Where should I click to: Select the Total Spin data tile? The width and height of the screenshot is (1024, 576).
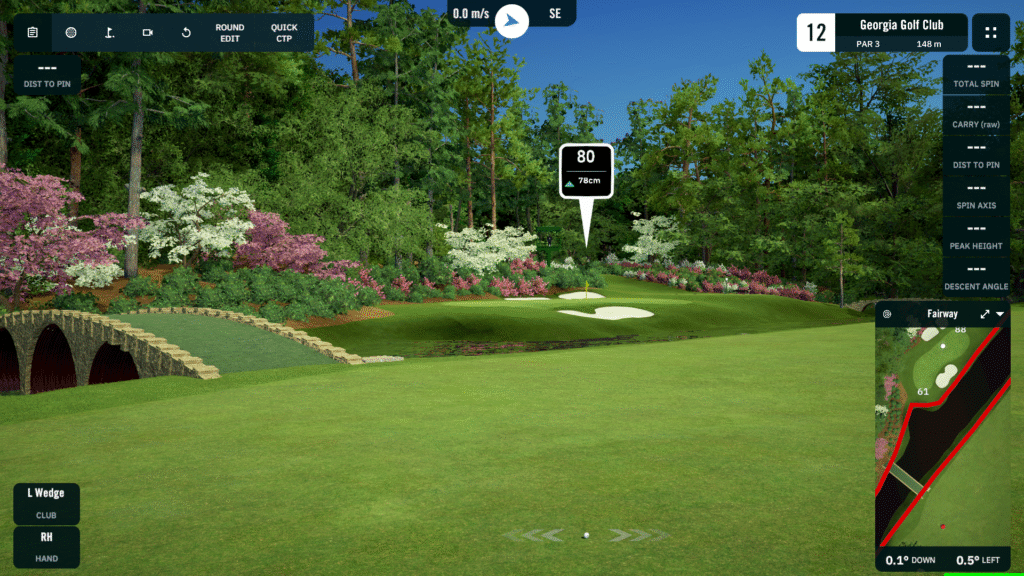pos(979,74)
